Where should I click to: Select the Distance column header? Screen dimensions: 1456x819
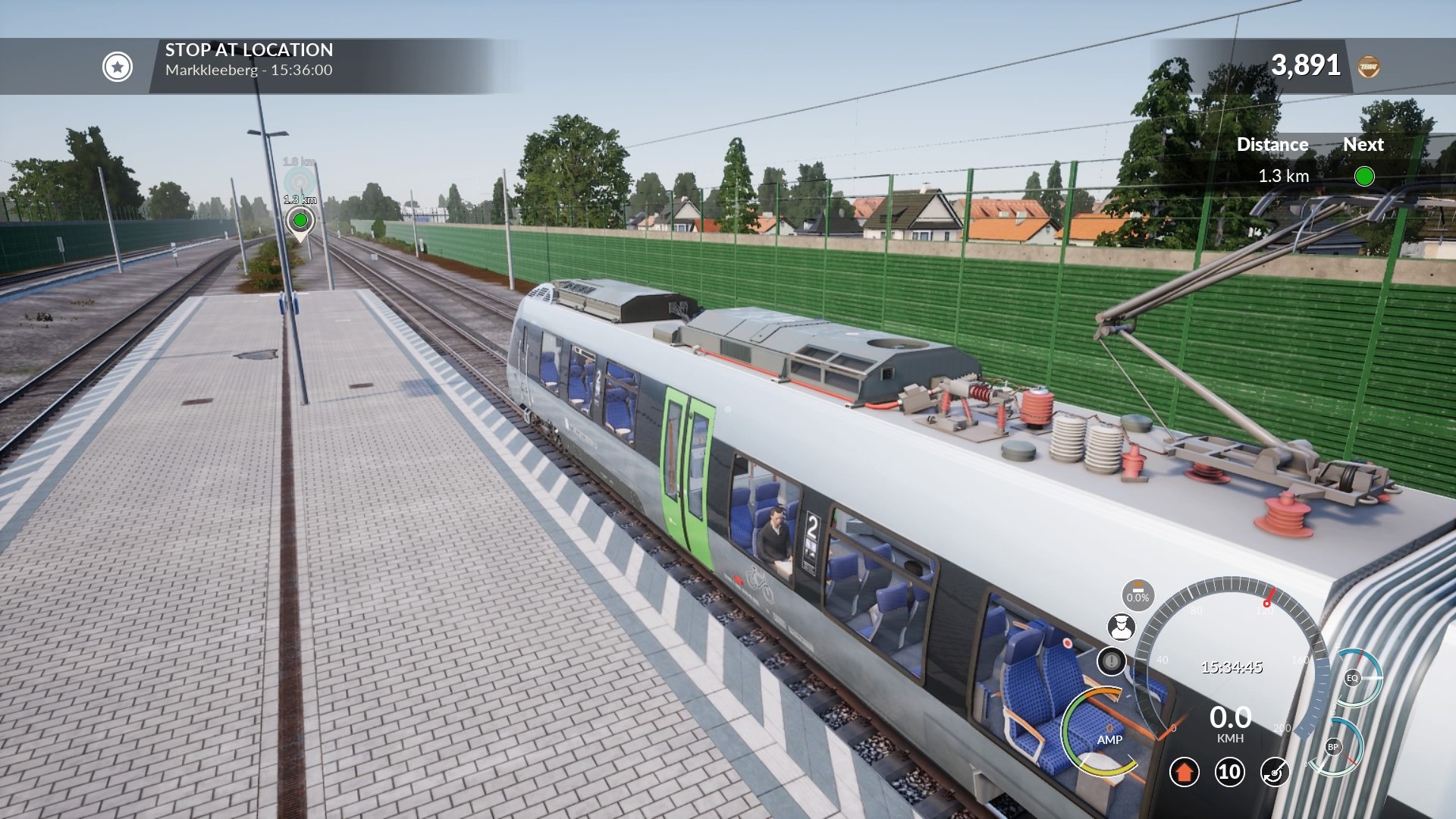[1272, 144]
